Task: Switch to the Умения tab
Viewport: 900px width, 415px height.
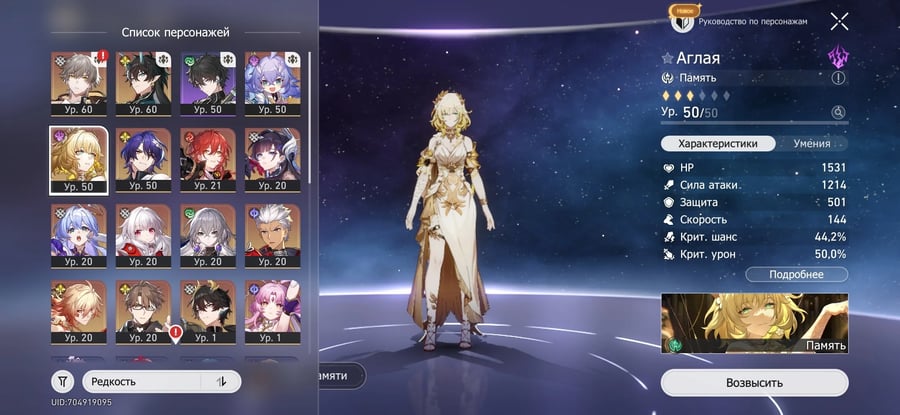Action: [x=811, y=143]
